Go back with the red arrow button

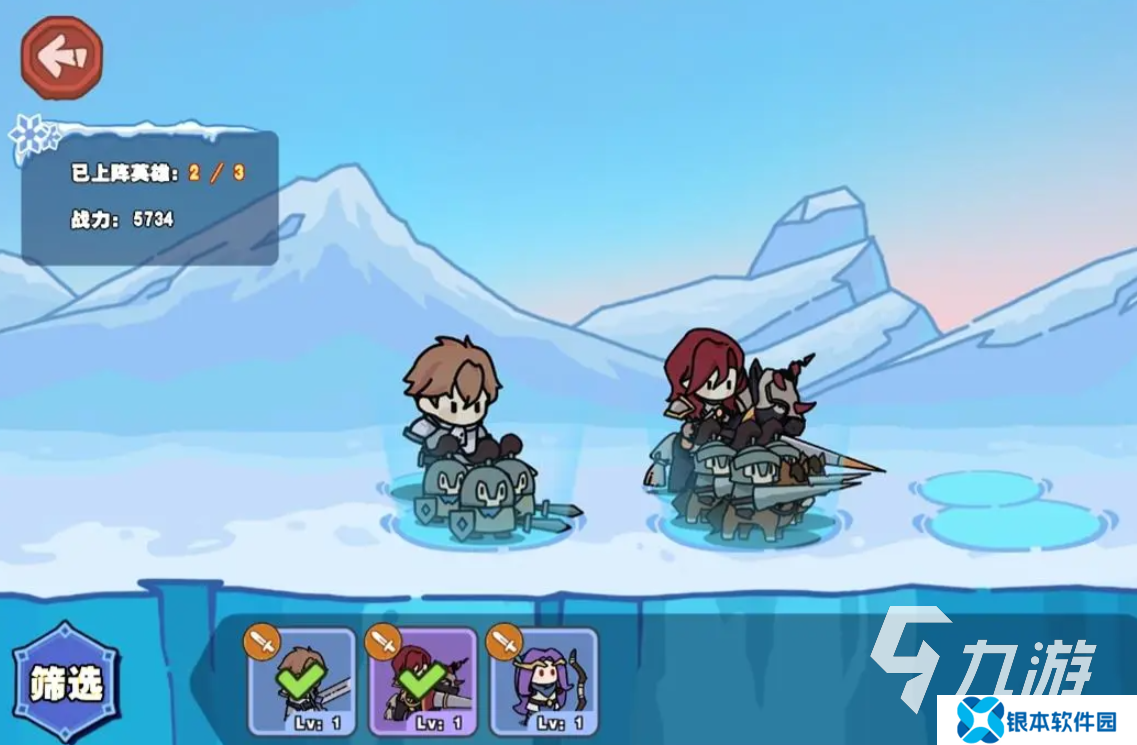tap(62, 58)
